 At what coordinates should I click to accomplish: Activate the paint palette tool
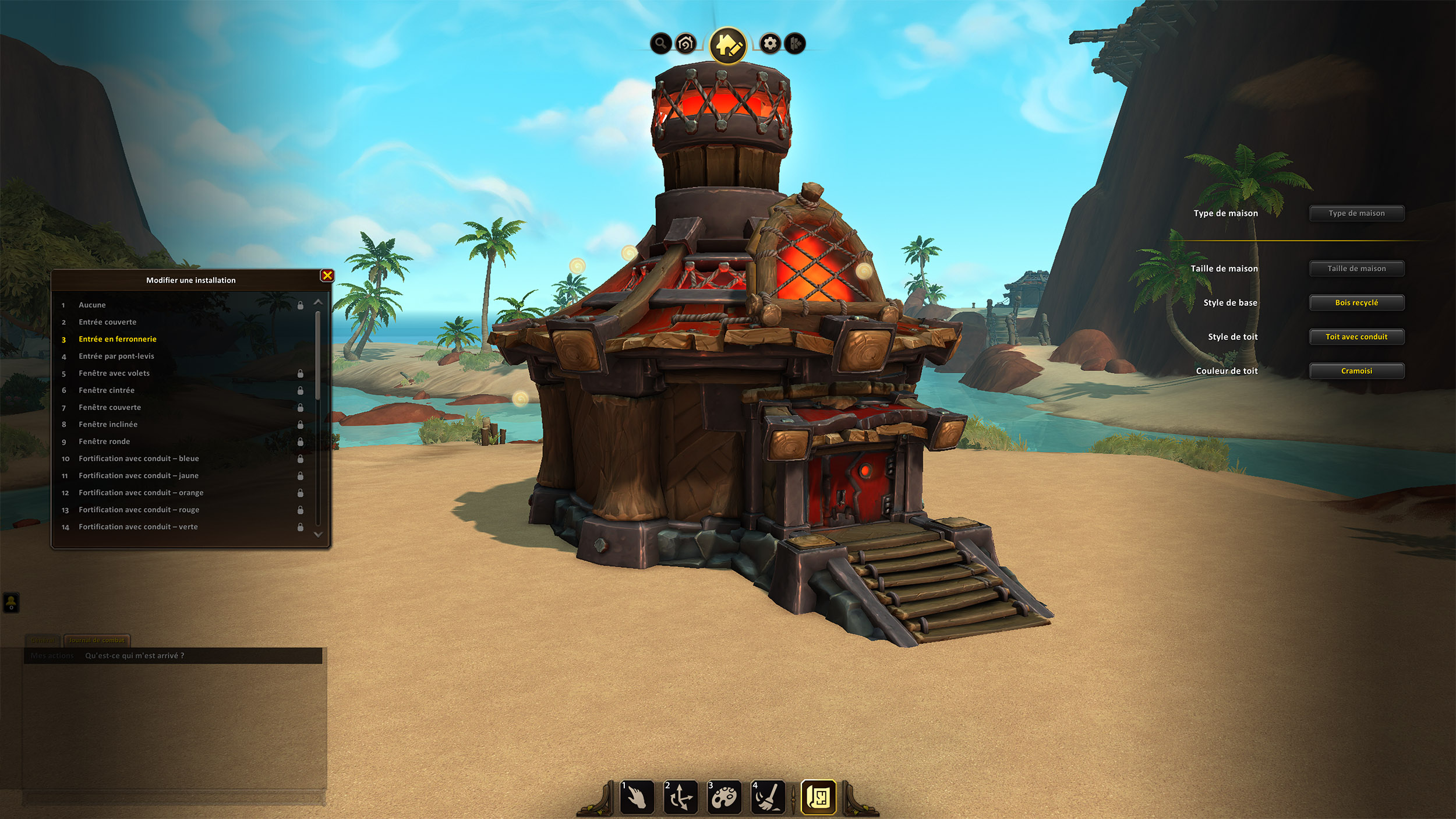[x=724, y=797]
